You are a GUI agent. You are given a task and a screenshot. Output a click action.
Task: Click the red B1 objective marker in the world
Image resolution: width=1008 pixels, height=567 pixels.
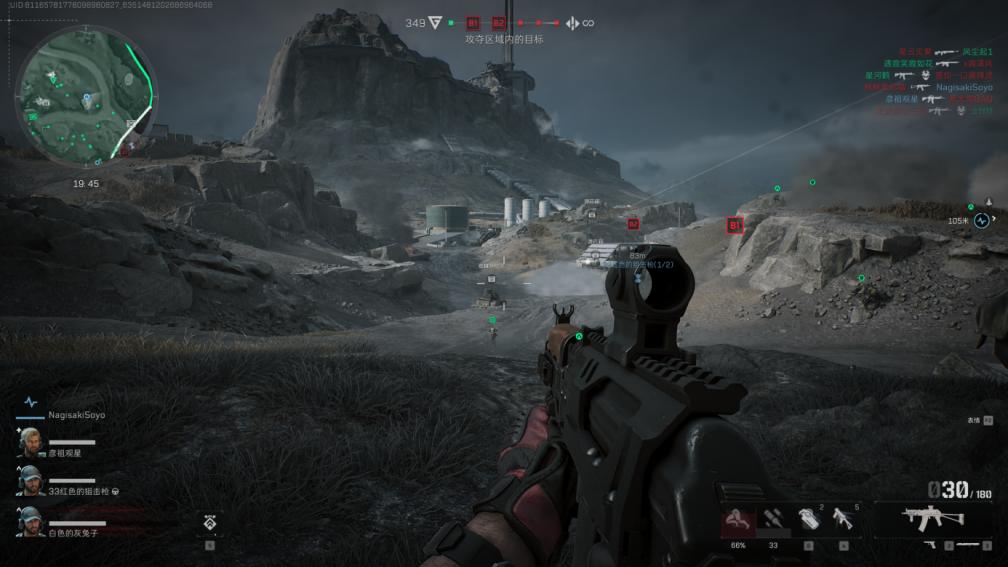(x=735, y=226)
